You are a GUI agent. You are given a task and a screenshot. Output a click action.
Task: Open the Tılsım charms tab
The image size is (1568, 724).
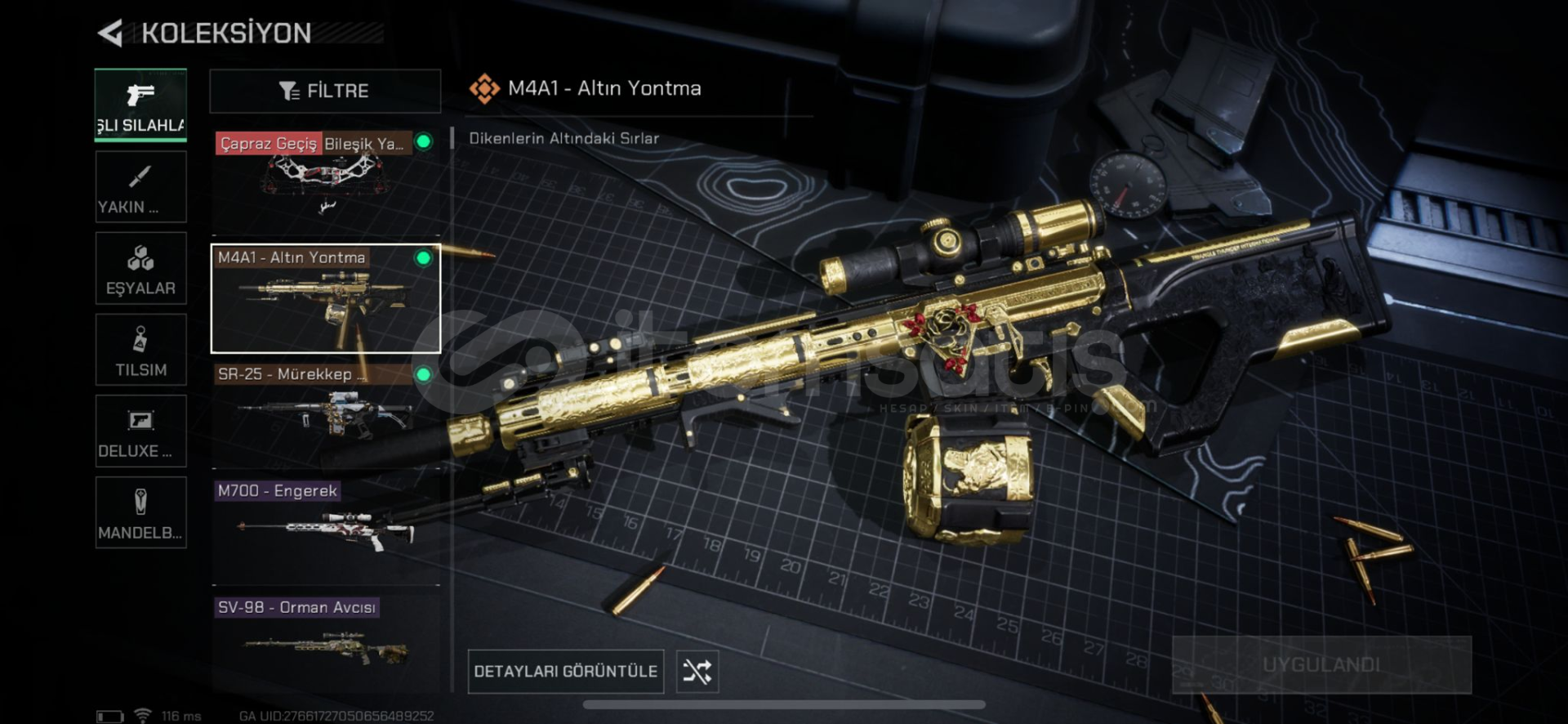(140, 351)
